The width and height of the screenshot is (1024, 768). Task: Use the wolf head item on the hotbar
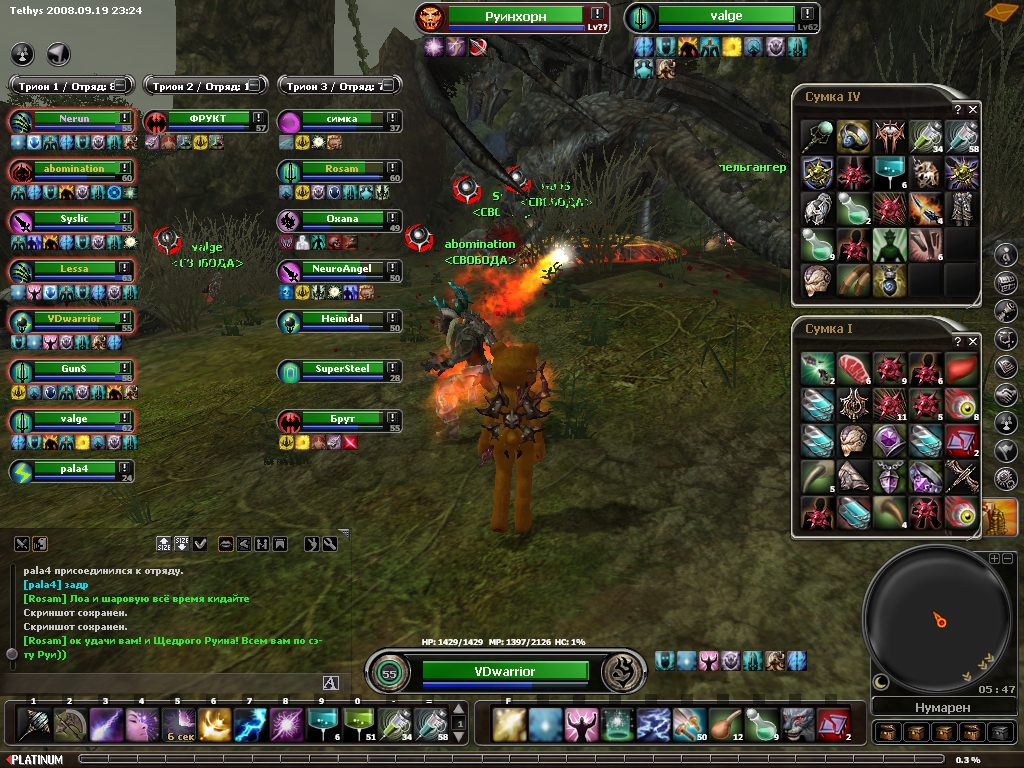pyautogui.click(x=797, y=724)
